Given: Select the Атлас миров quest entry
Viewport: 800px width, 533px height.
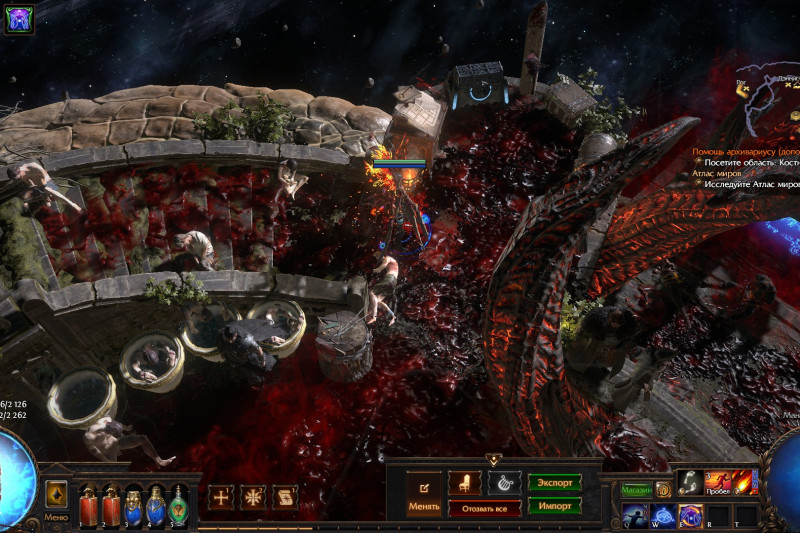Looking at the screenshot, I should 718,173.
